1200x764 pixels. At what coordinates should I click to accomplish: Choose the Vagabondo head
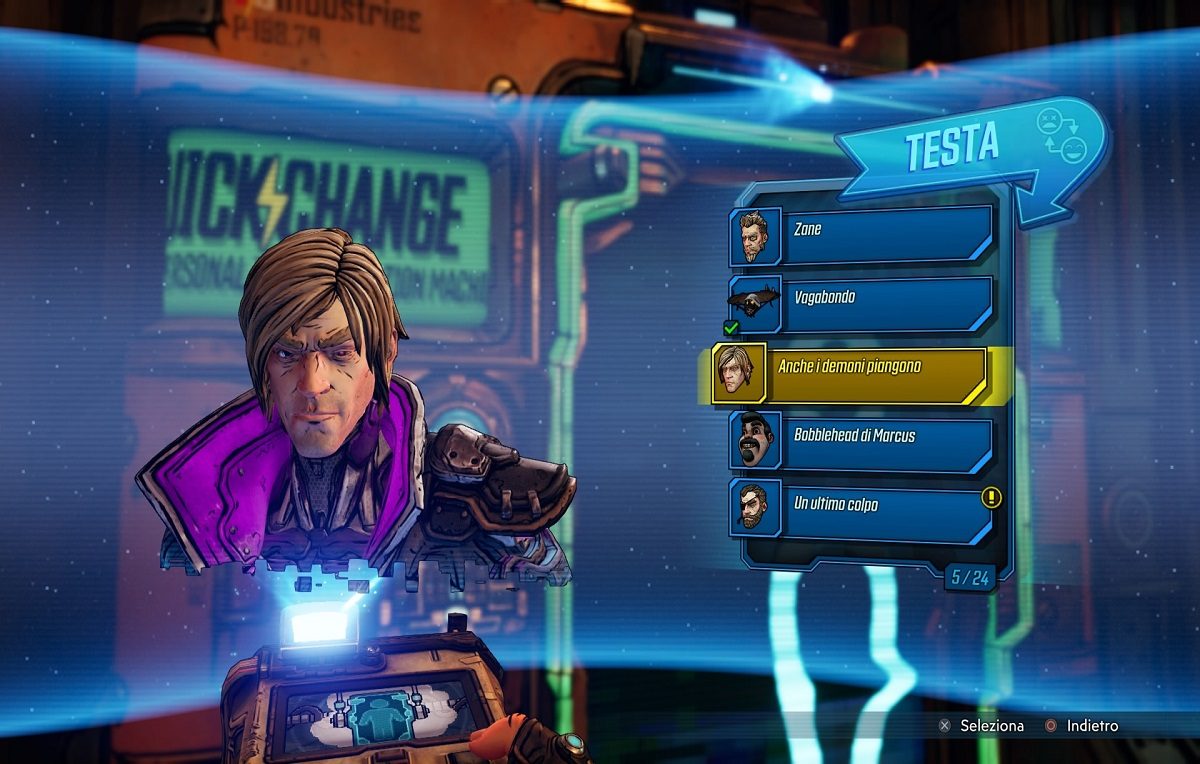pyautogui.click(x=862, y=301)
